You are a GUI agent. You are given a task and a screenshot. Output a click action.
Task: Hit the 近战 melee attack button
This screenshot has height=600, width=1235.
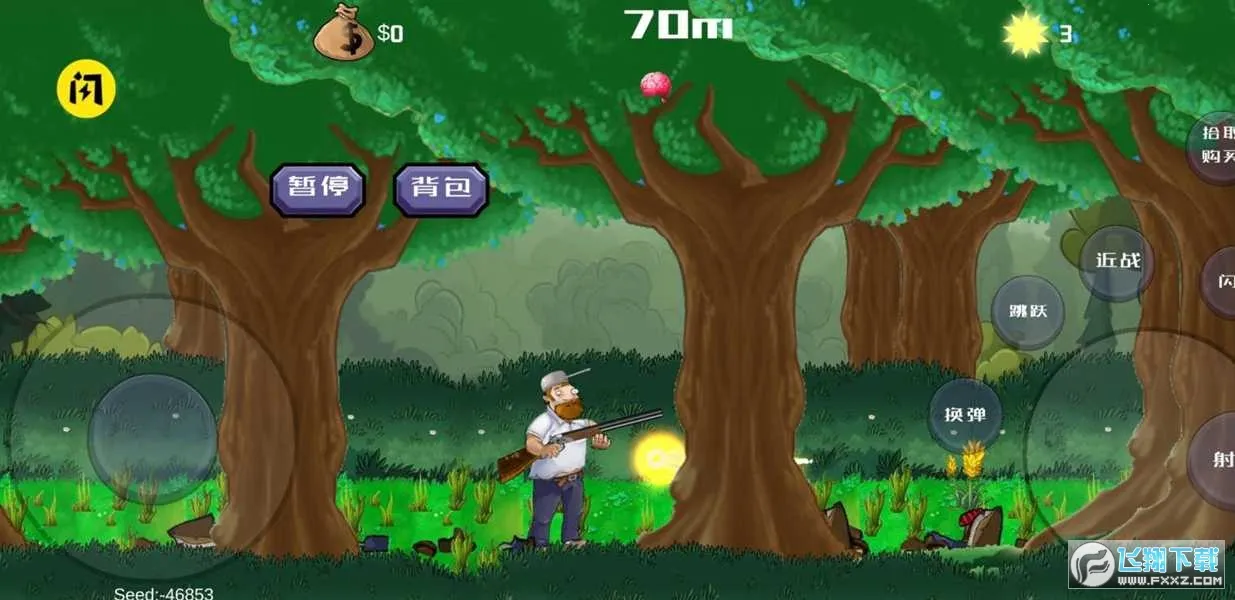[x=1117, y=261]
